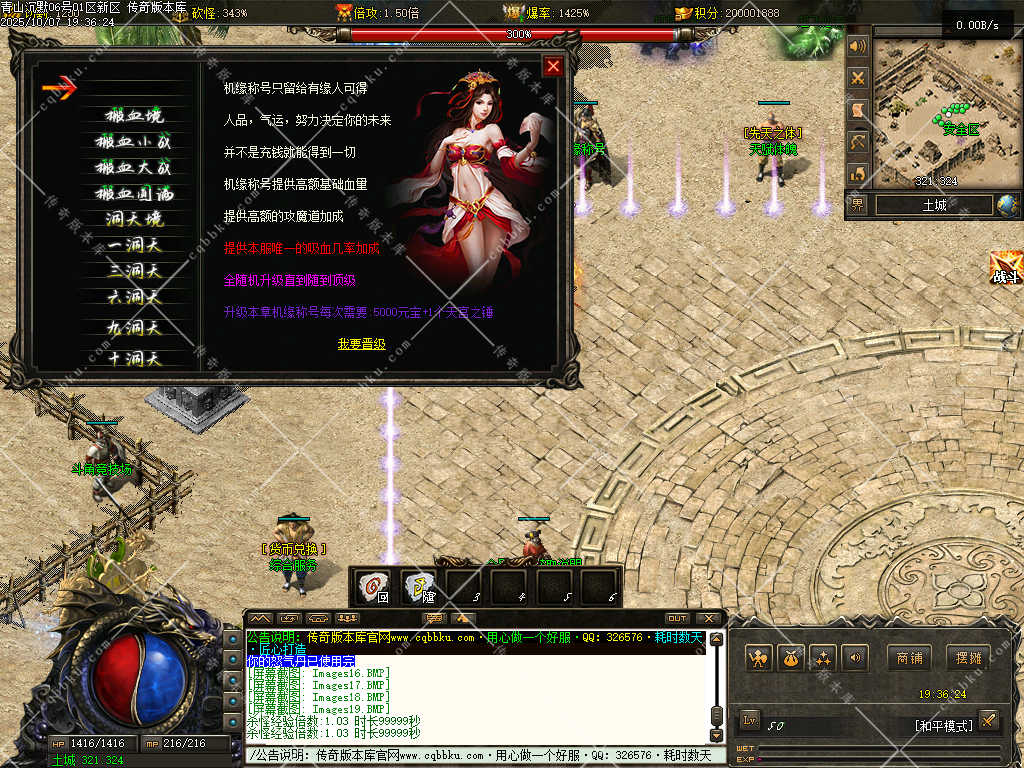1024x768 pixels.
Task: Choose 六洞天 from the list
Action: [x=134, y=296]
